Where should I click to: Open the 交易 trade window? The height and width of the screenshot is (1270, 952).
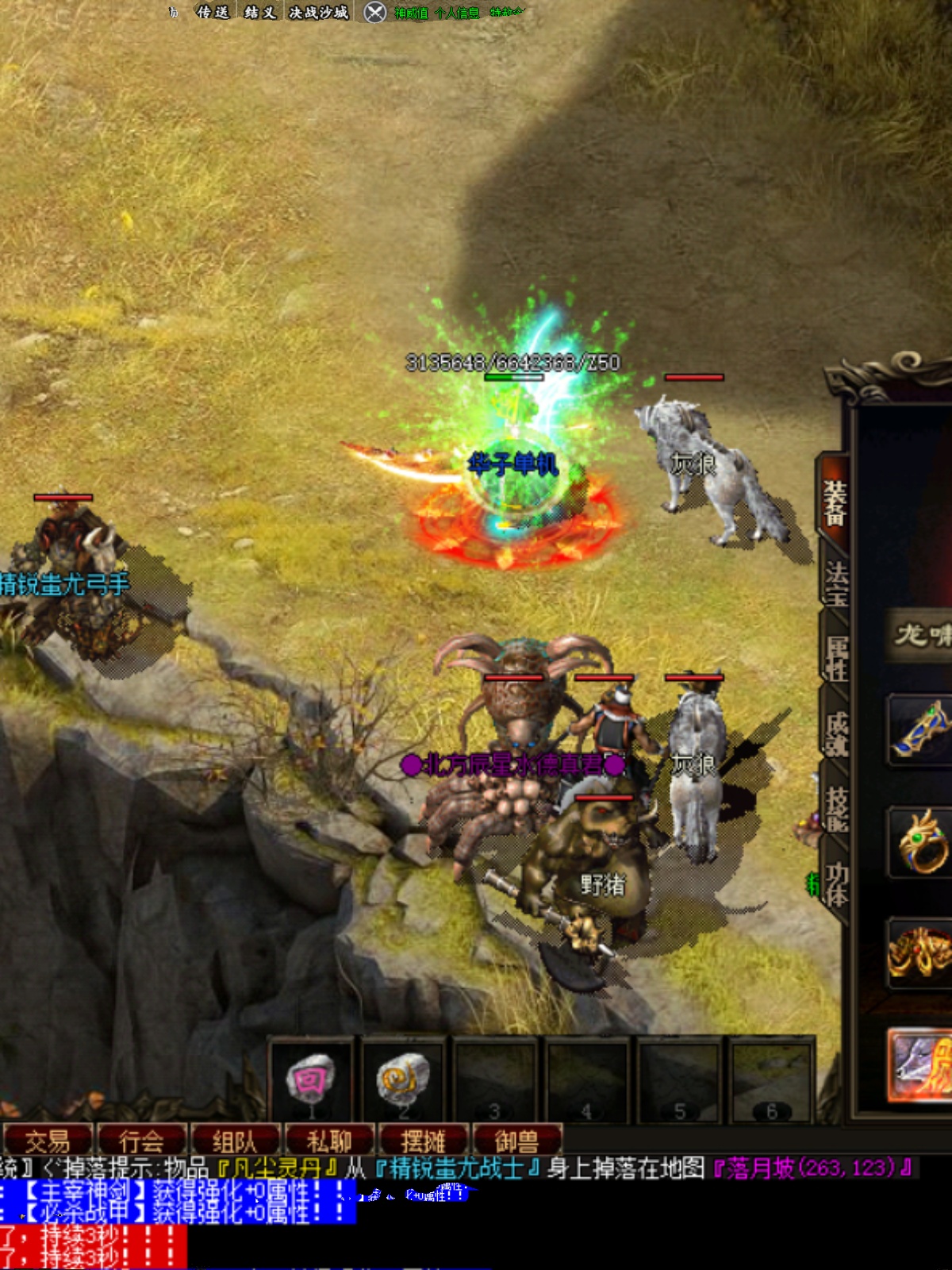(x=48, y=1141)
